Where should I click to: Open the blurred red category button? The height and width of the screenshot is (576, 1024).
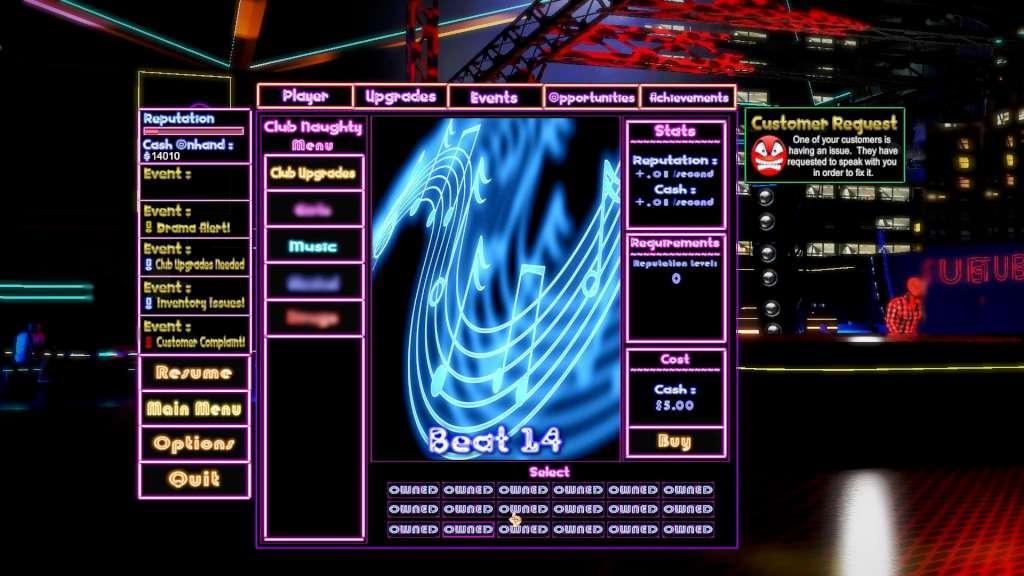click(x=313, y=318)
